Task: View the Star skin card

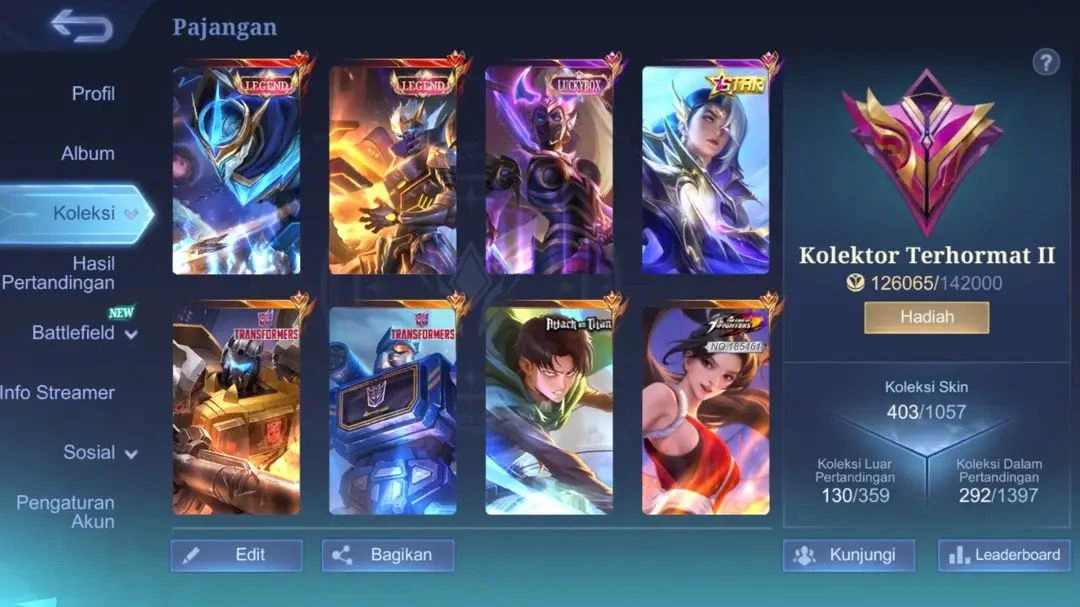Action: click(x=705, y=170)
